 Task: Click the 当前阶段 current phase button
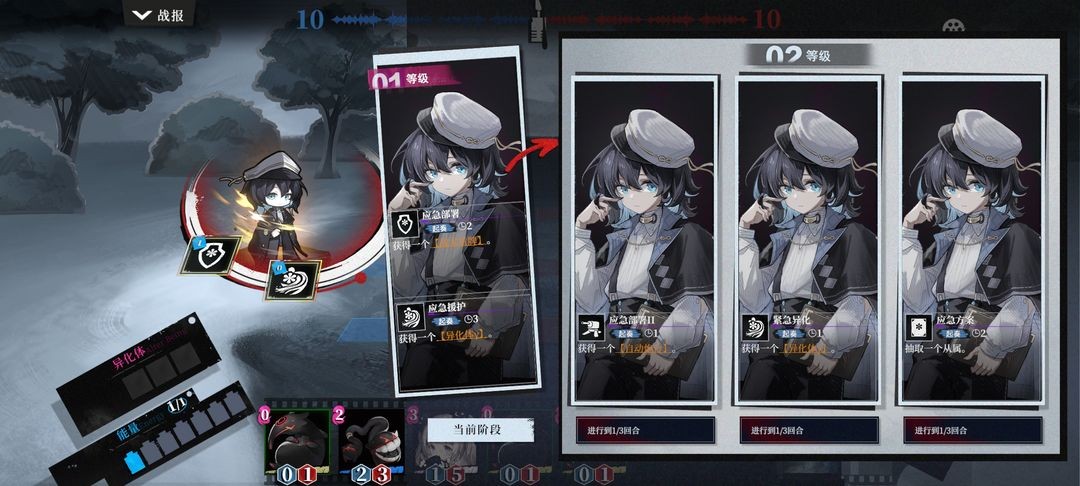481,430
